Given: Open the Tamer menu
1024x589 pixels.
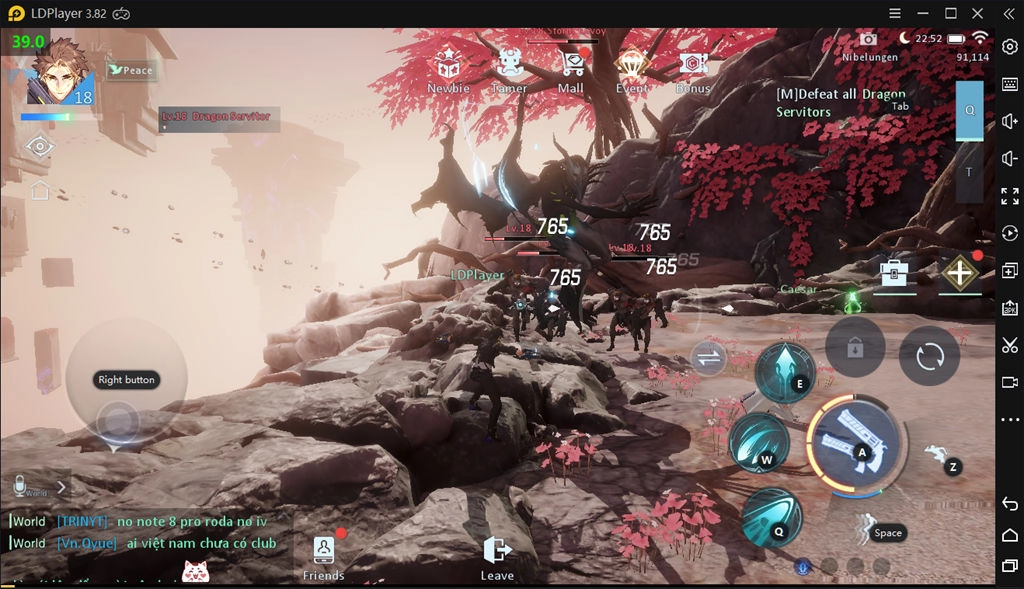Looking at the screenshot, I should (509, 67).
